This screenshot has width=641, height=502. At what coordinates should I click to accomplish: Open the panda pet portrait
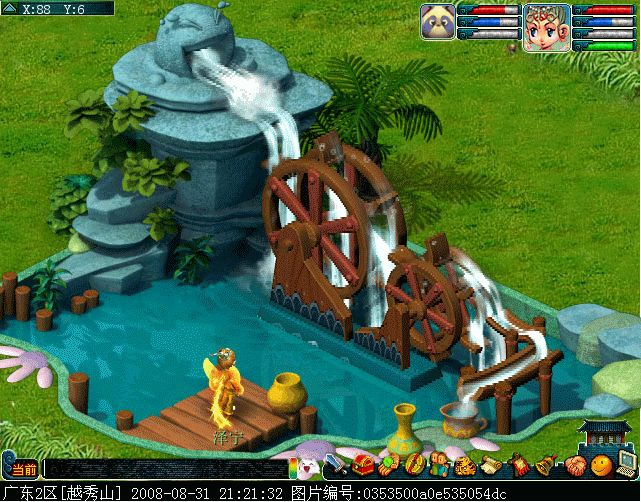point(438,20)
